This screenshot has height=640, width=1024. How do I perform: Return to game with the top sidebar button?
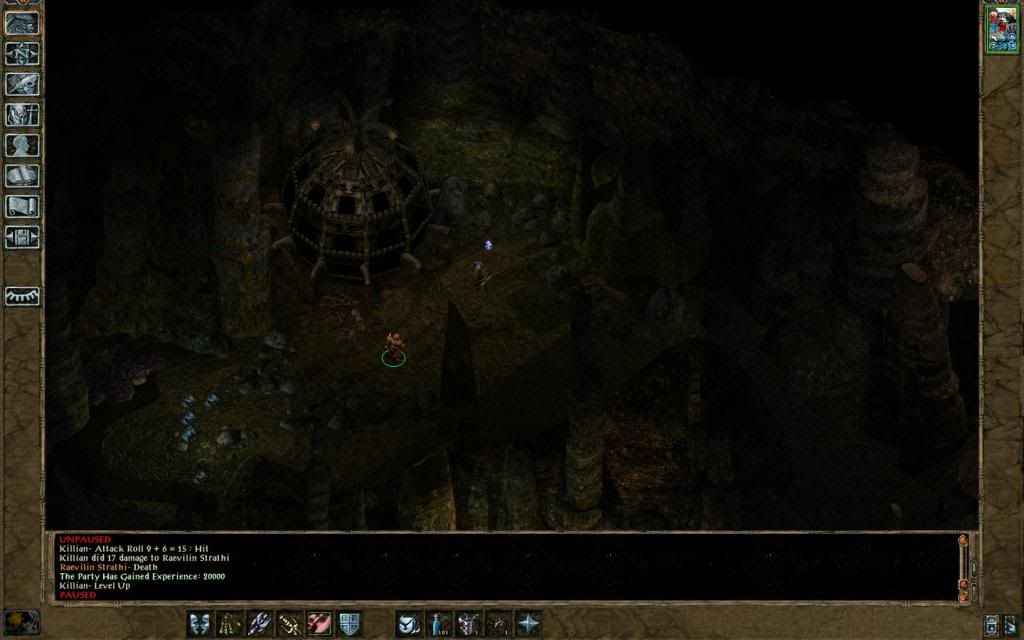pyautogui.click(x=22, y=23)
